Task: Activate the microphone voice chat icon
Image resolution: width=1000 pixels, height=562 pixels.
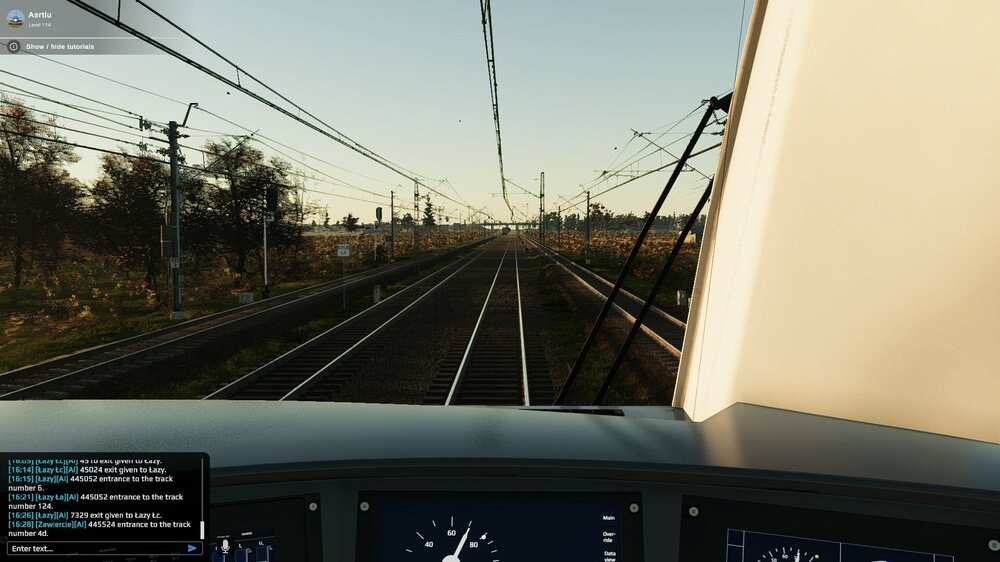Action: pos(225,545)
